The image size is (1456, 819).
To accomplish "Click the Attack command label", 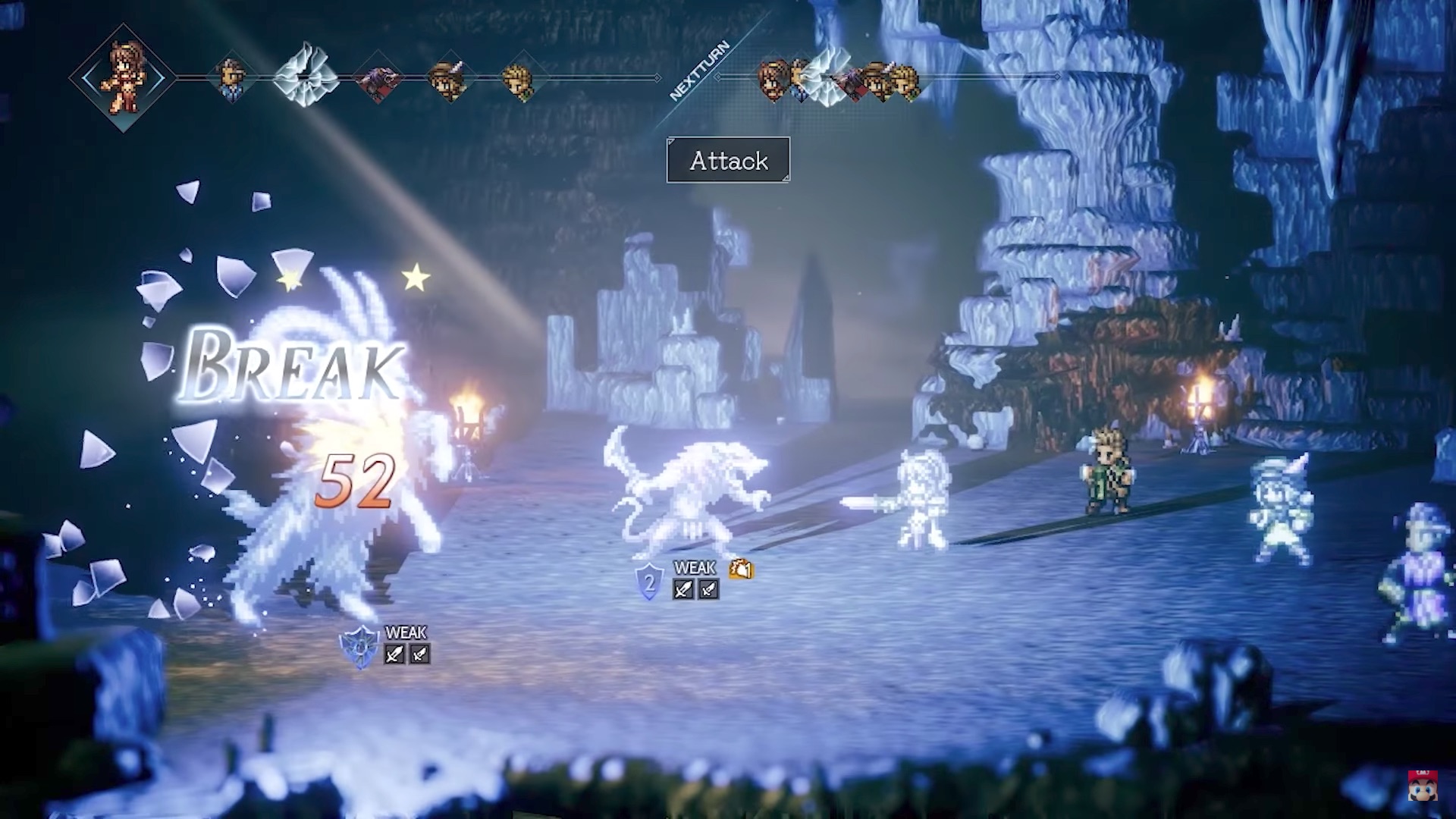I will coord(728,160).
